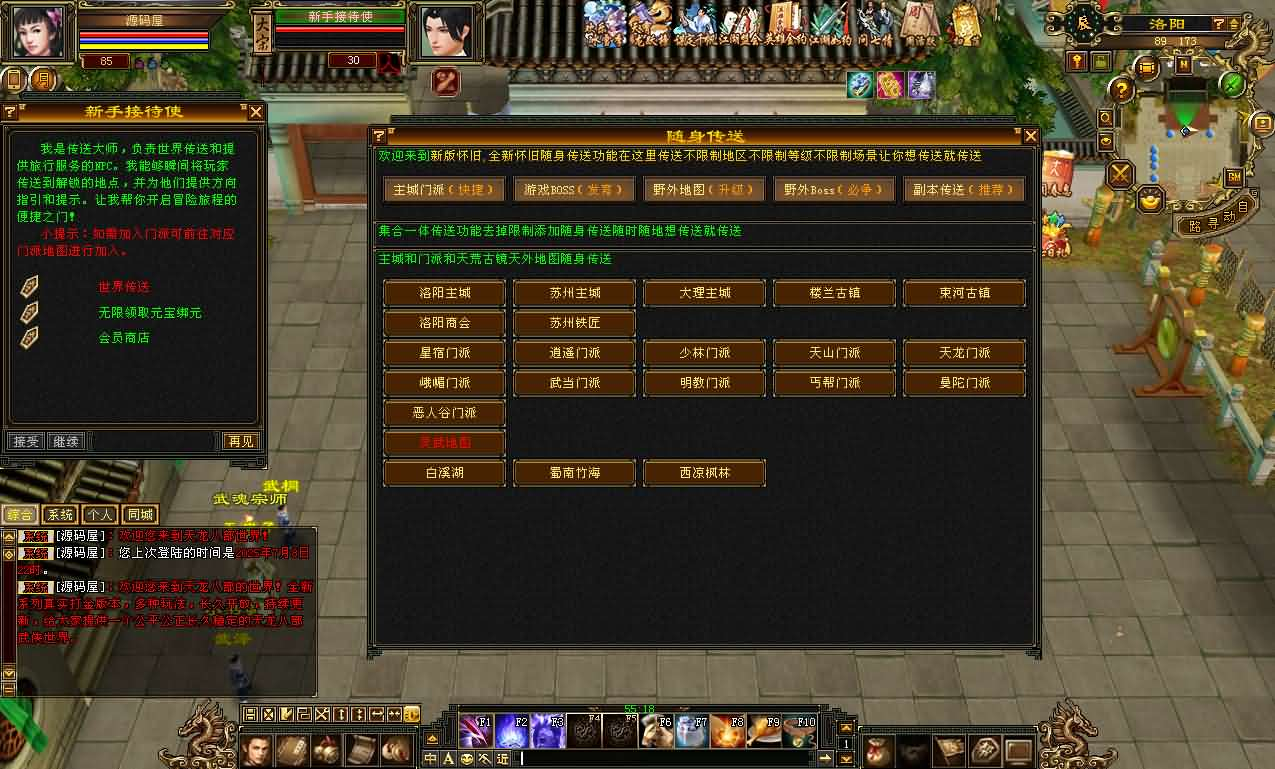Go to 楼兰古镇
Image resolution: width=1275 pixels, height=769 pixels.
[x=834, y=293]
